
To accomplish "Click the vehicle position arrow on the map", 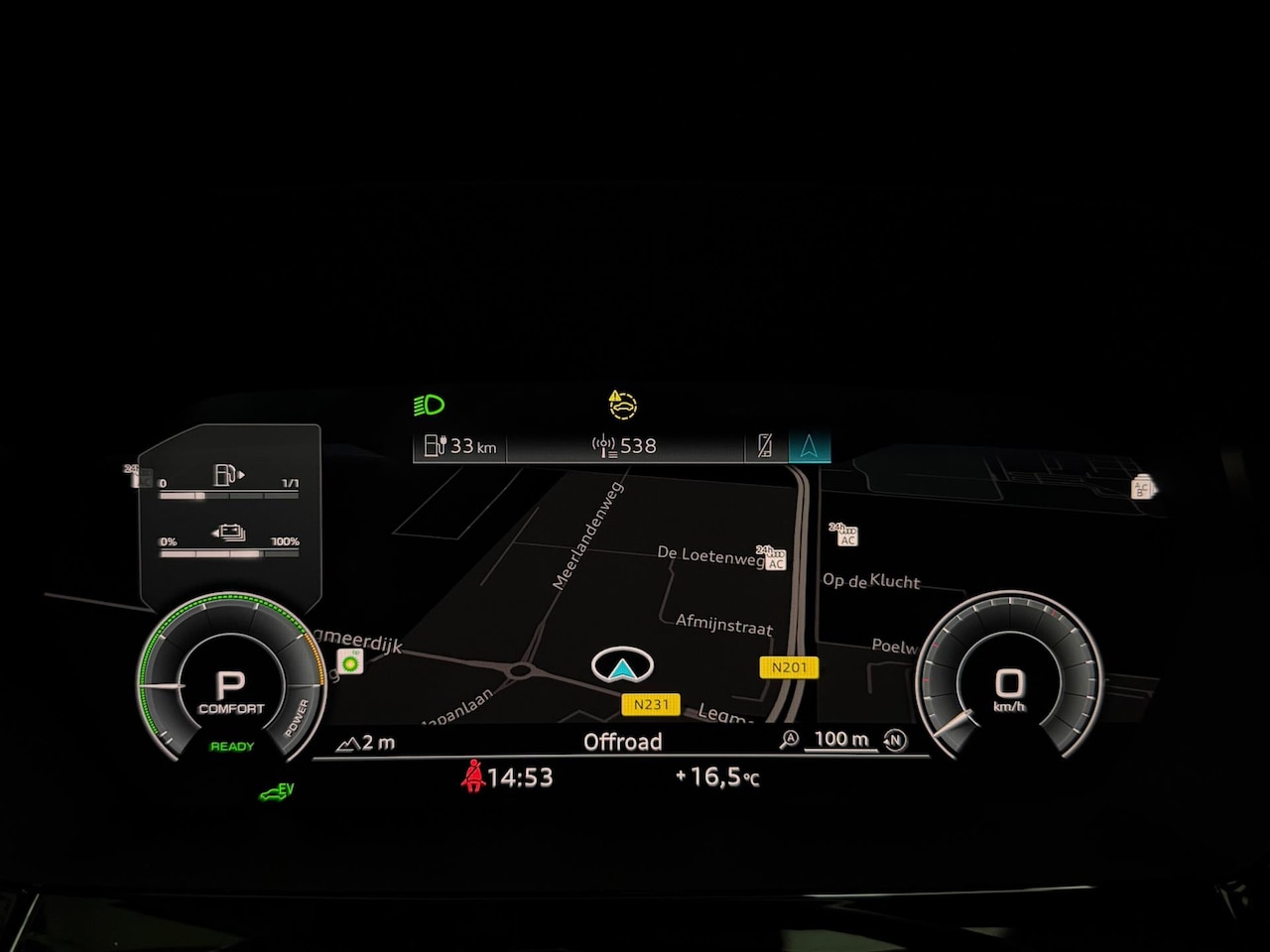I will [x=622, y=666].
